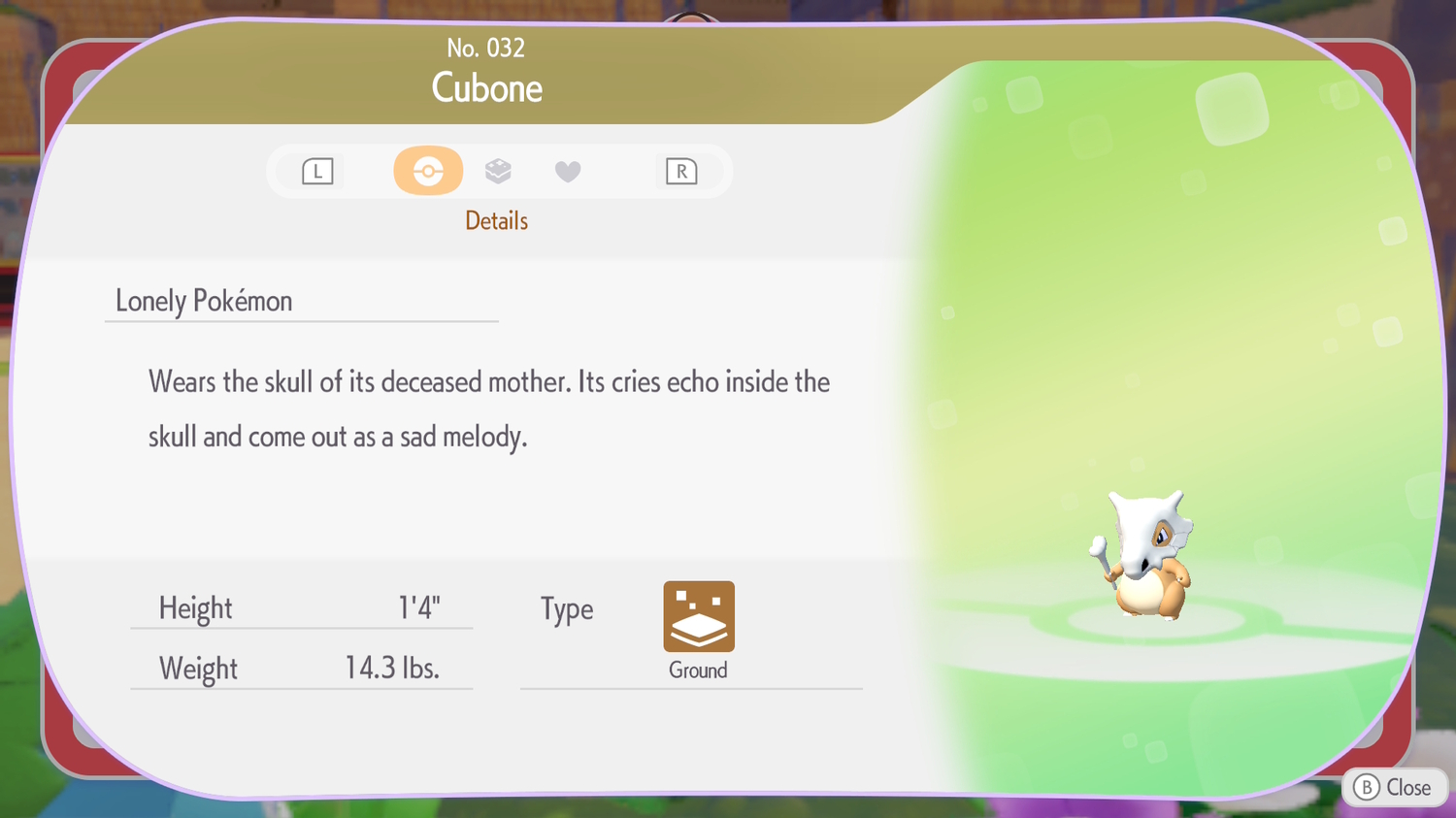Viewport: 1456px width, 818px height.
Task: Switch to the cube block tab
Action: (x=498, y=171)
